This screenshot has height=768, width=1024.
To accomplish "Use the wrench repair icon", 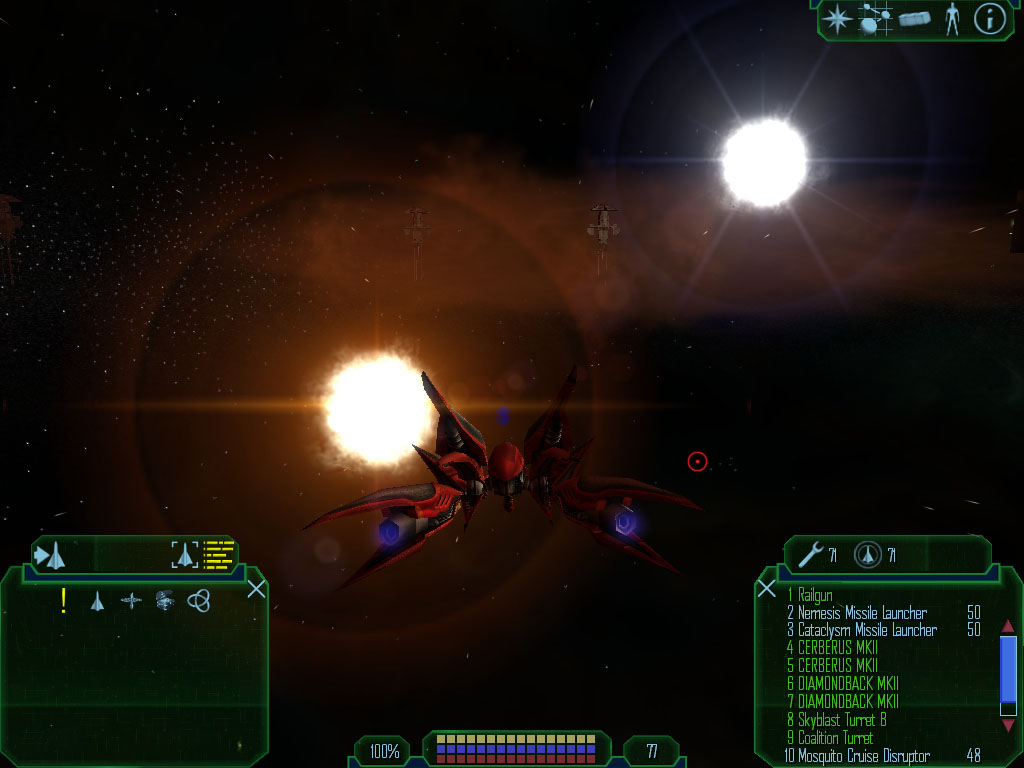I will [811, 554].
